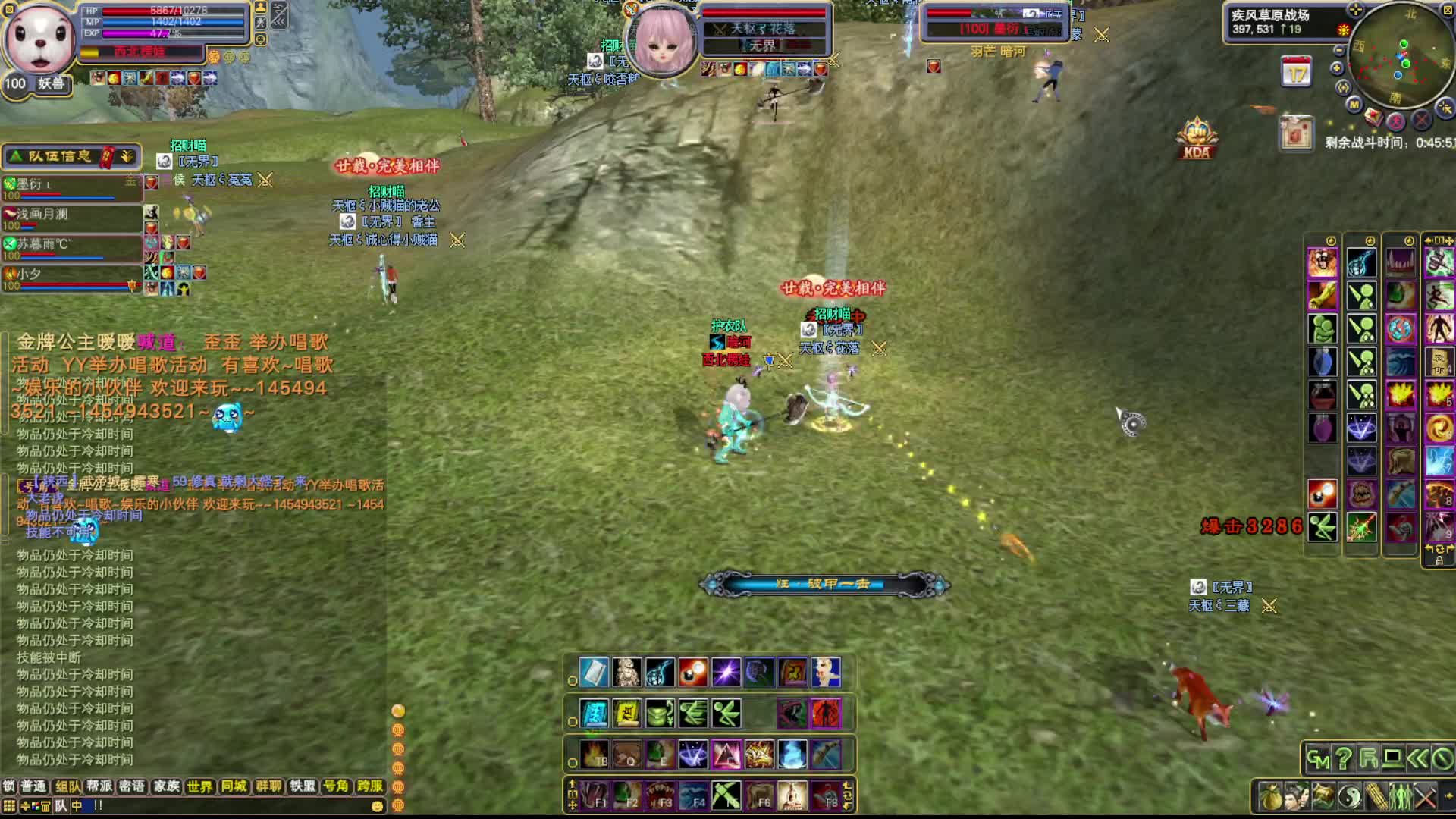1456x819 pixels.
Task: Zoom in the minimap with the plus button
Action: tap(1337, 68)
